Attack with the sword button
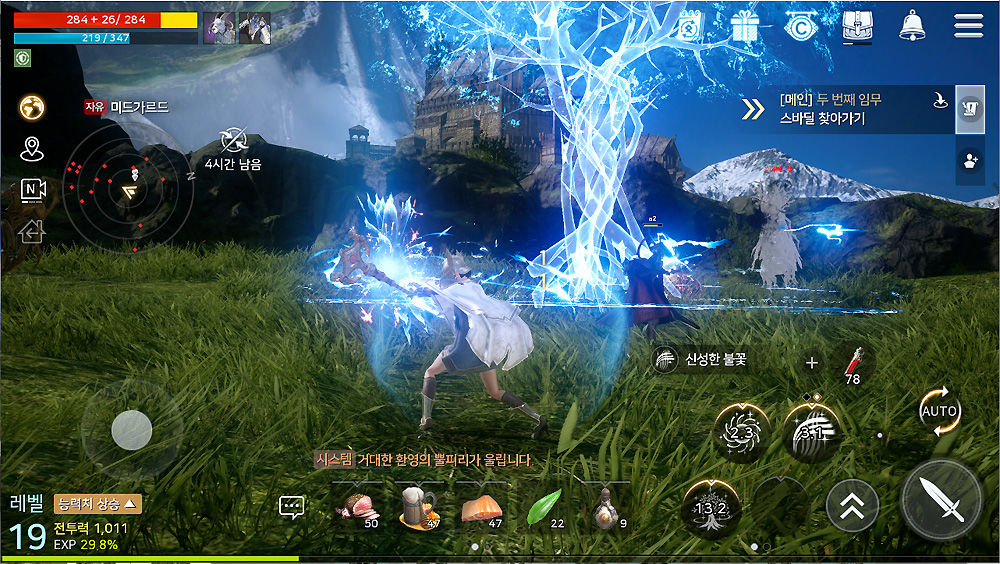This screenshot has height=564, width=1000. [x=940, y=499]
